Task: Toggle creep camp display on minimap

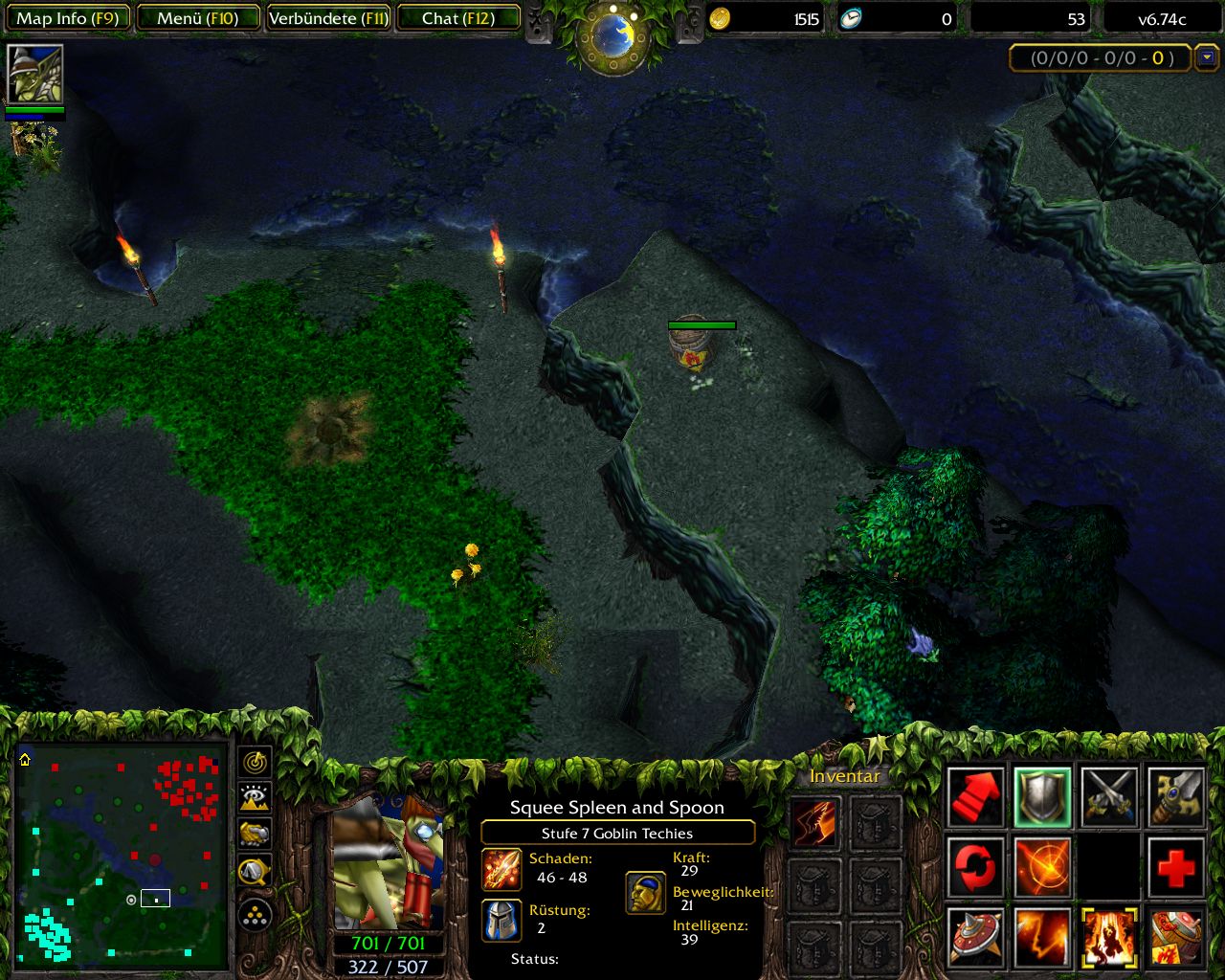Action: pos(255,870)
